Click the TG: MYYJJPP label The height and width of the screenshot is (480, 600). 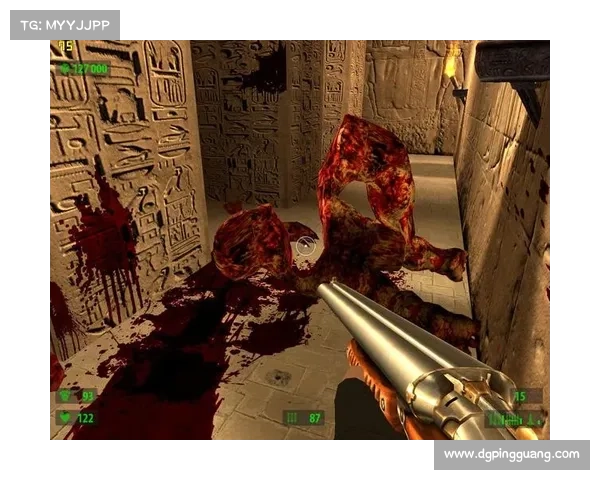pos(64,25)
